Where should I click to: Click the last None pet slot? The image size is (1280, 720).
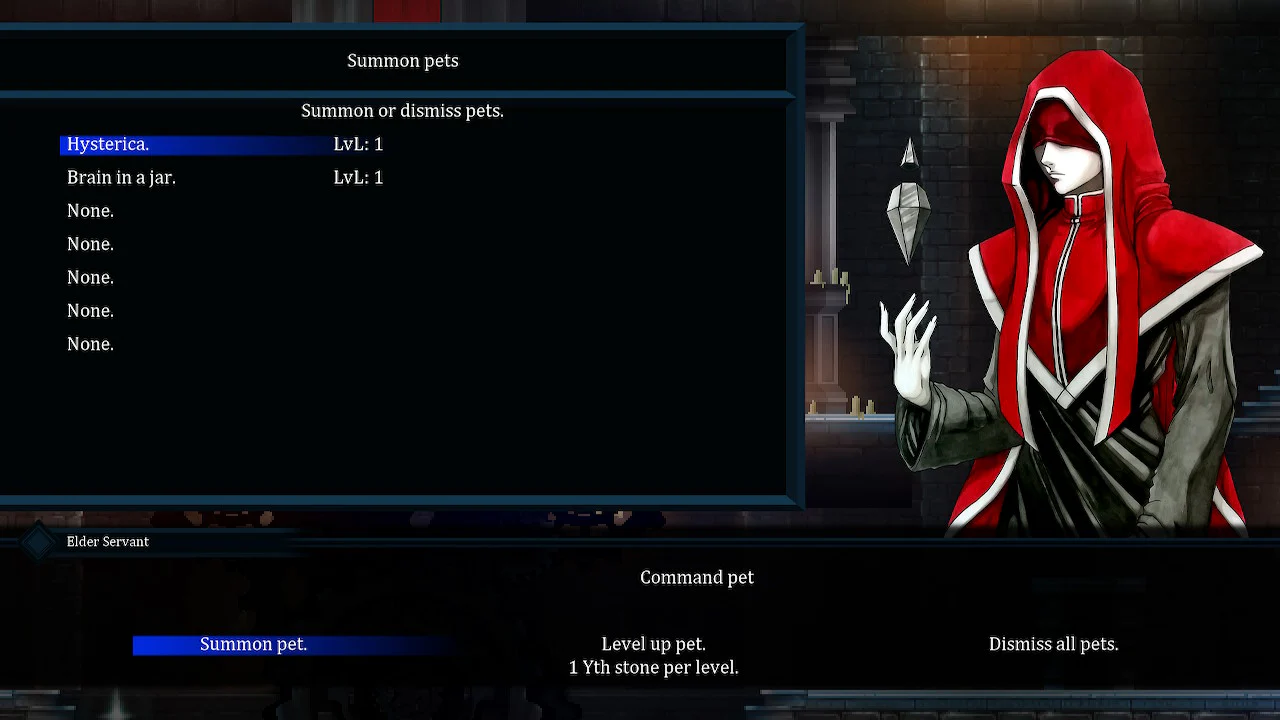[x=90, y=344]
